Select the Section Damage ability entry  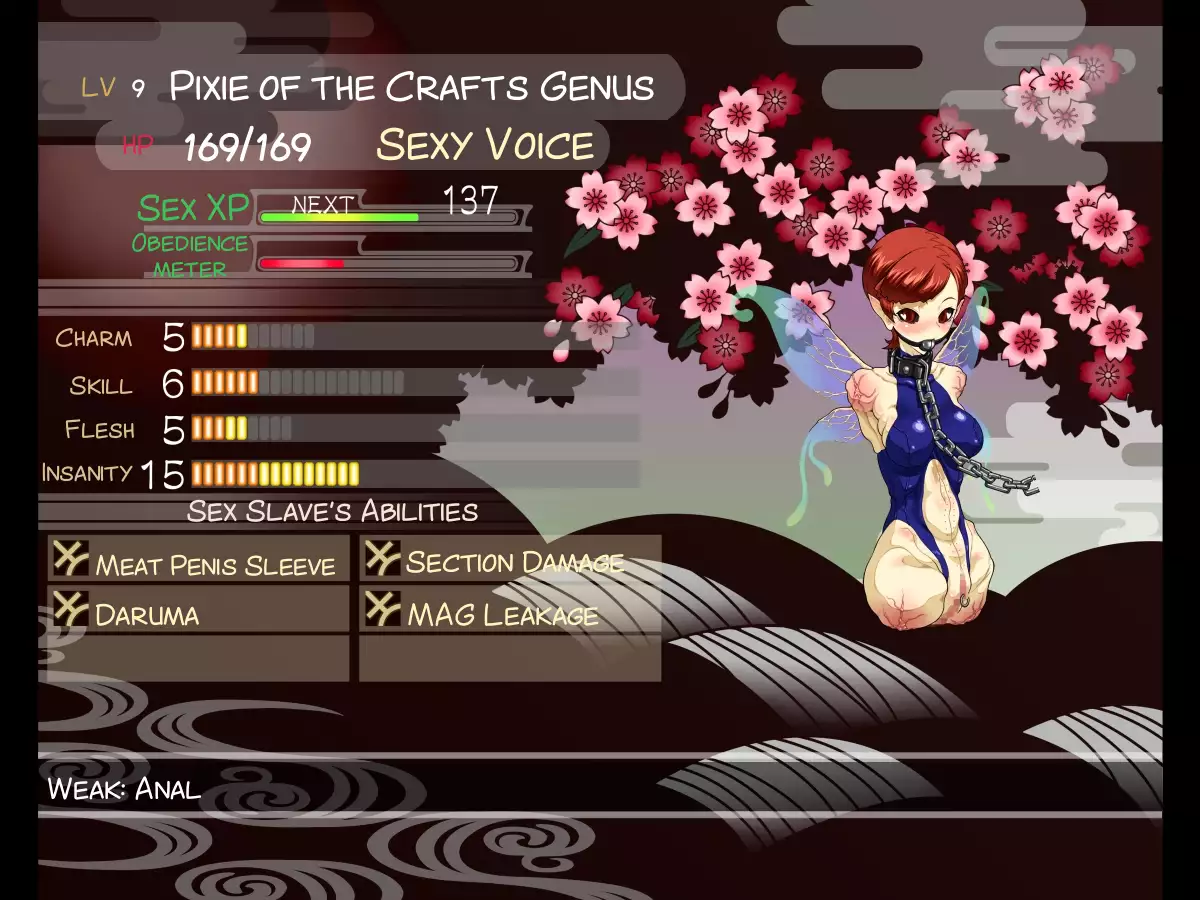pyautogui.click(x=510, y=559)
